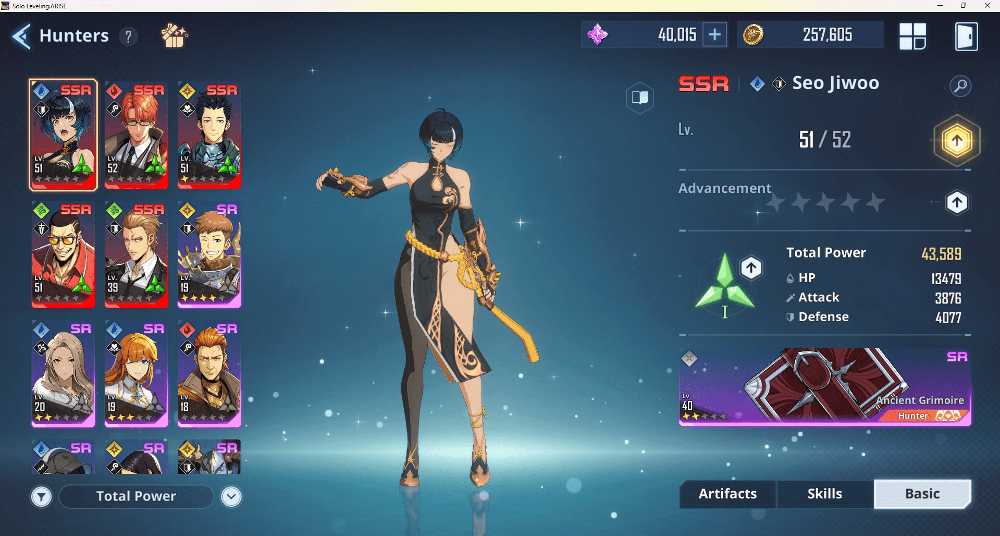Open the Hunters help question mark
Screen dimensions: 1000x536
pos(128,37)
